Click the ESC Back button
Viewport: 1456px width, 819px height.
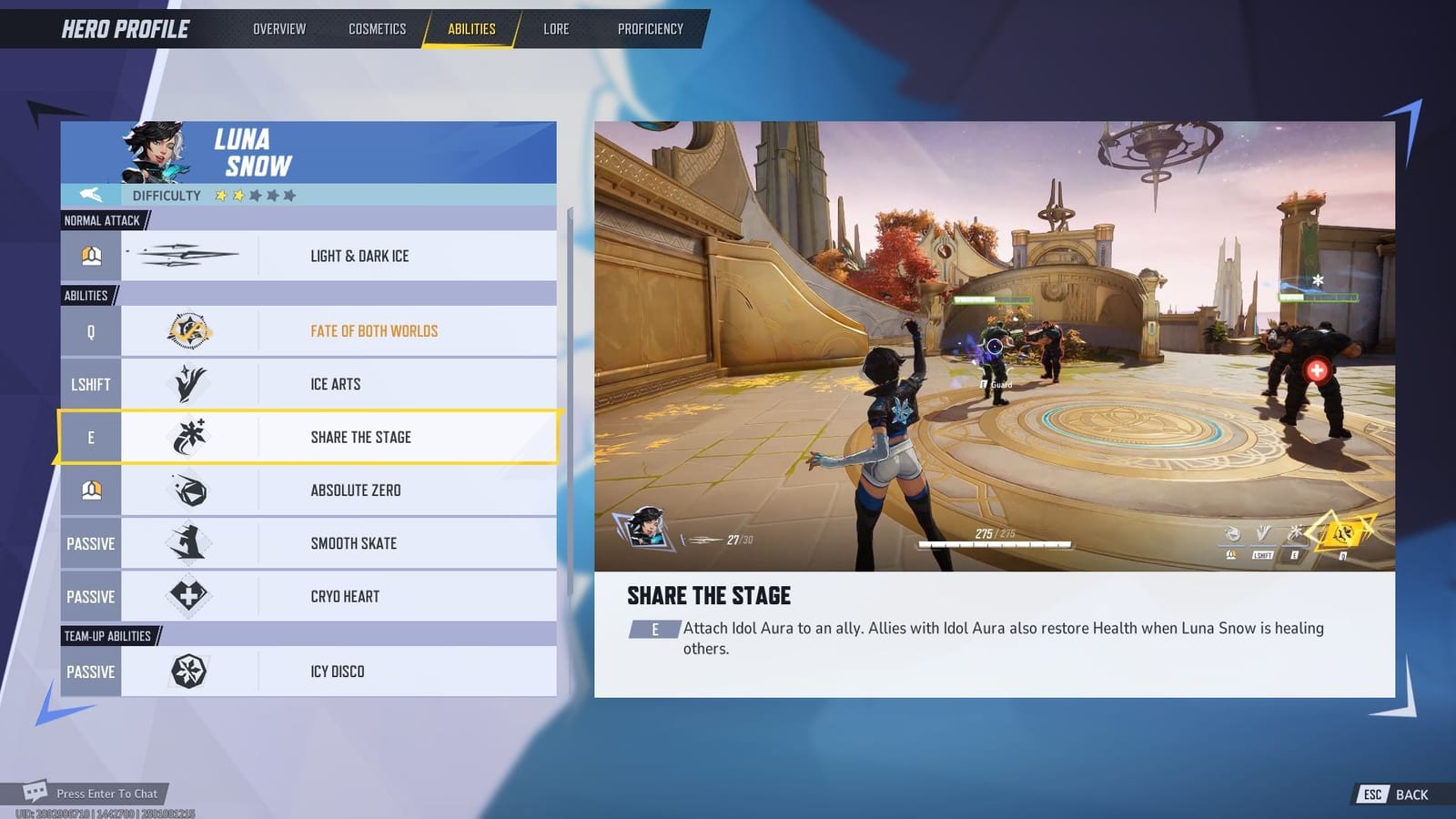coord(1391,794)
